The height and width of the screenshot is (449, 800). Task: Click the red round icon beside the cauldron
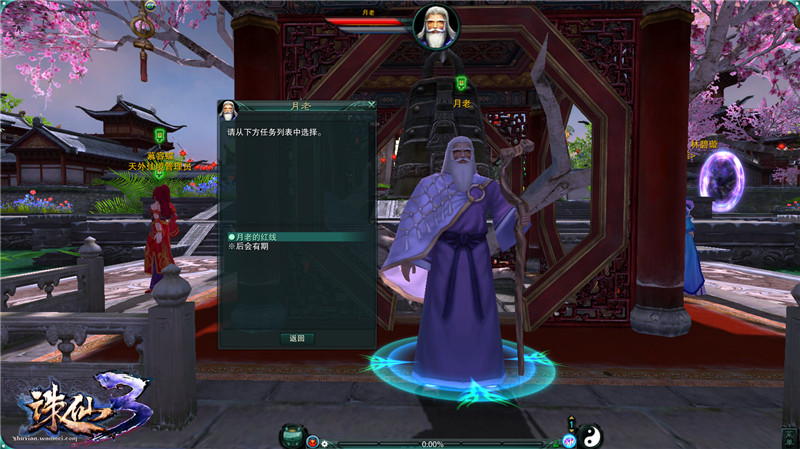(313, 441)
